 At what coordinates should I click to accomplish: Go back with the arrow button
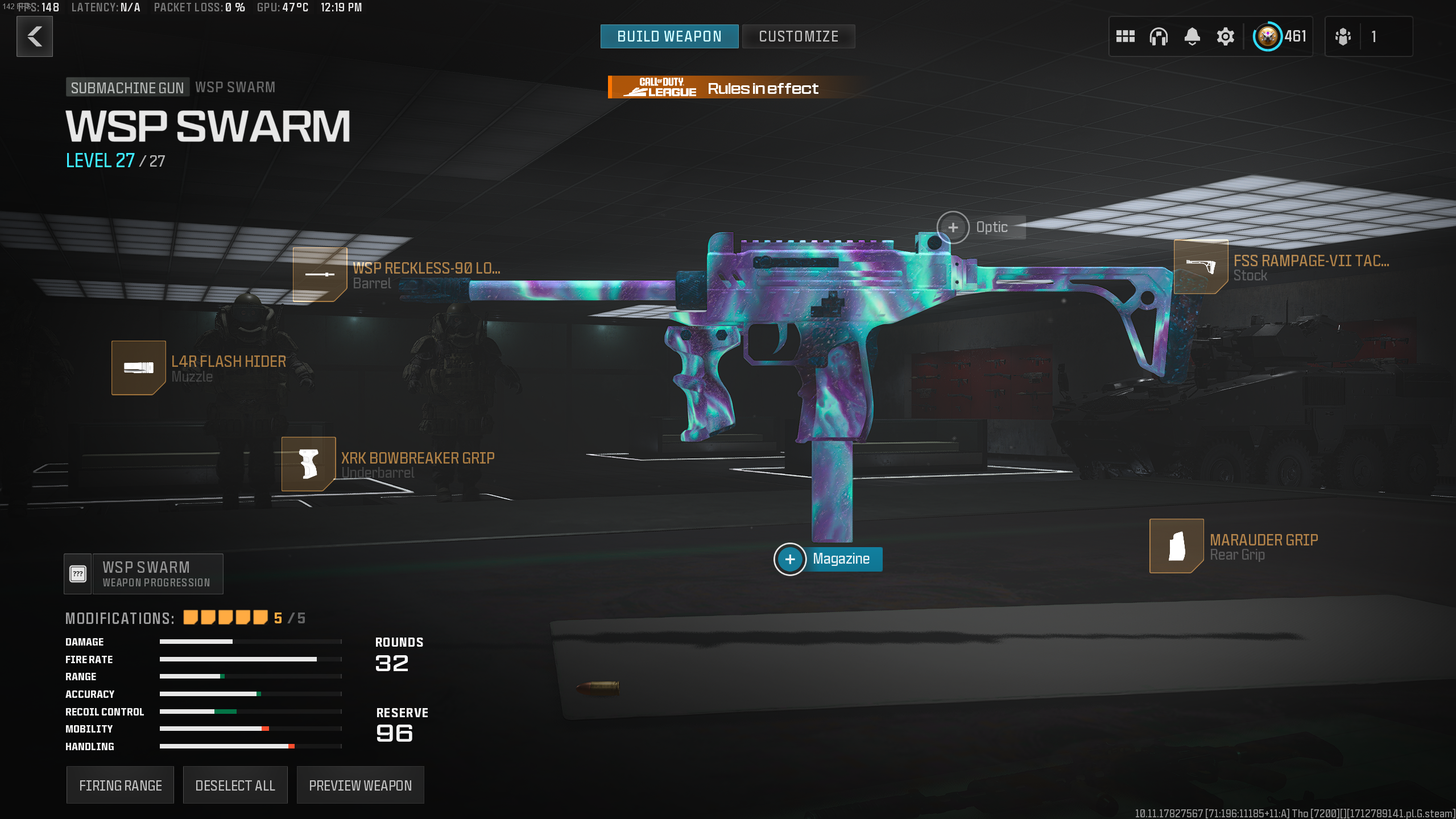point(35,36)
